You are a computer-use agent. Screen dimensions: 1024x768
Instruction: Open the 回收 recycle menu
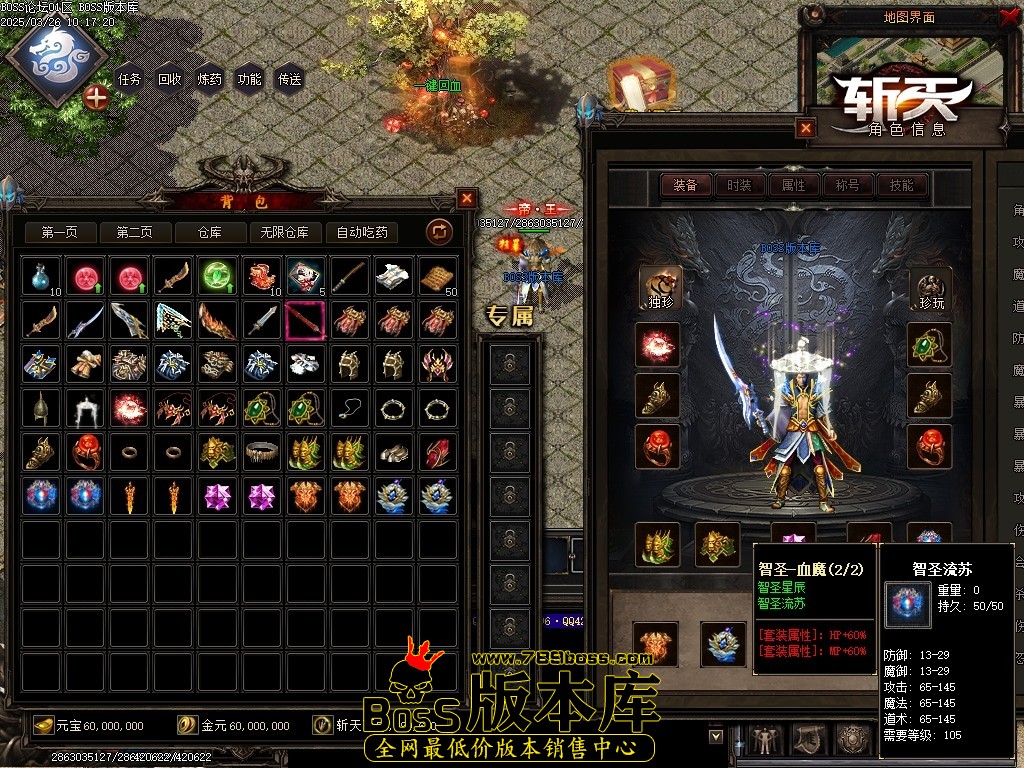click(x=170, y=79)
